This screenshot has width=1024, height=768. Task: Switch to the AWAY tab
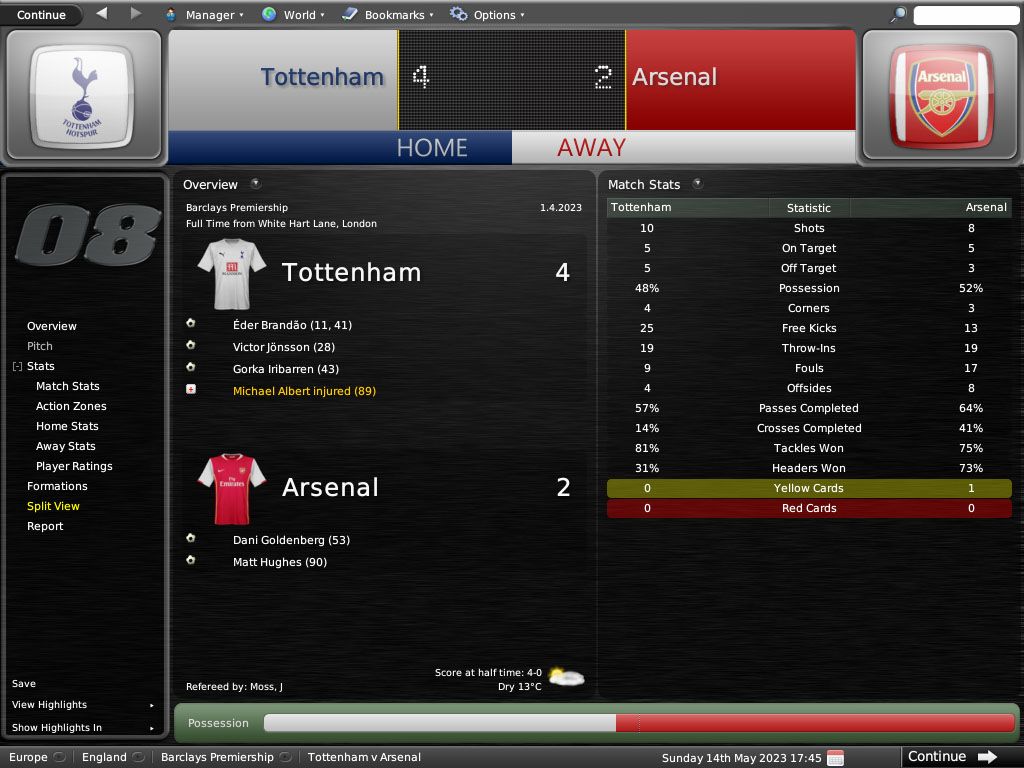click(591, 147)
